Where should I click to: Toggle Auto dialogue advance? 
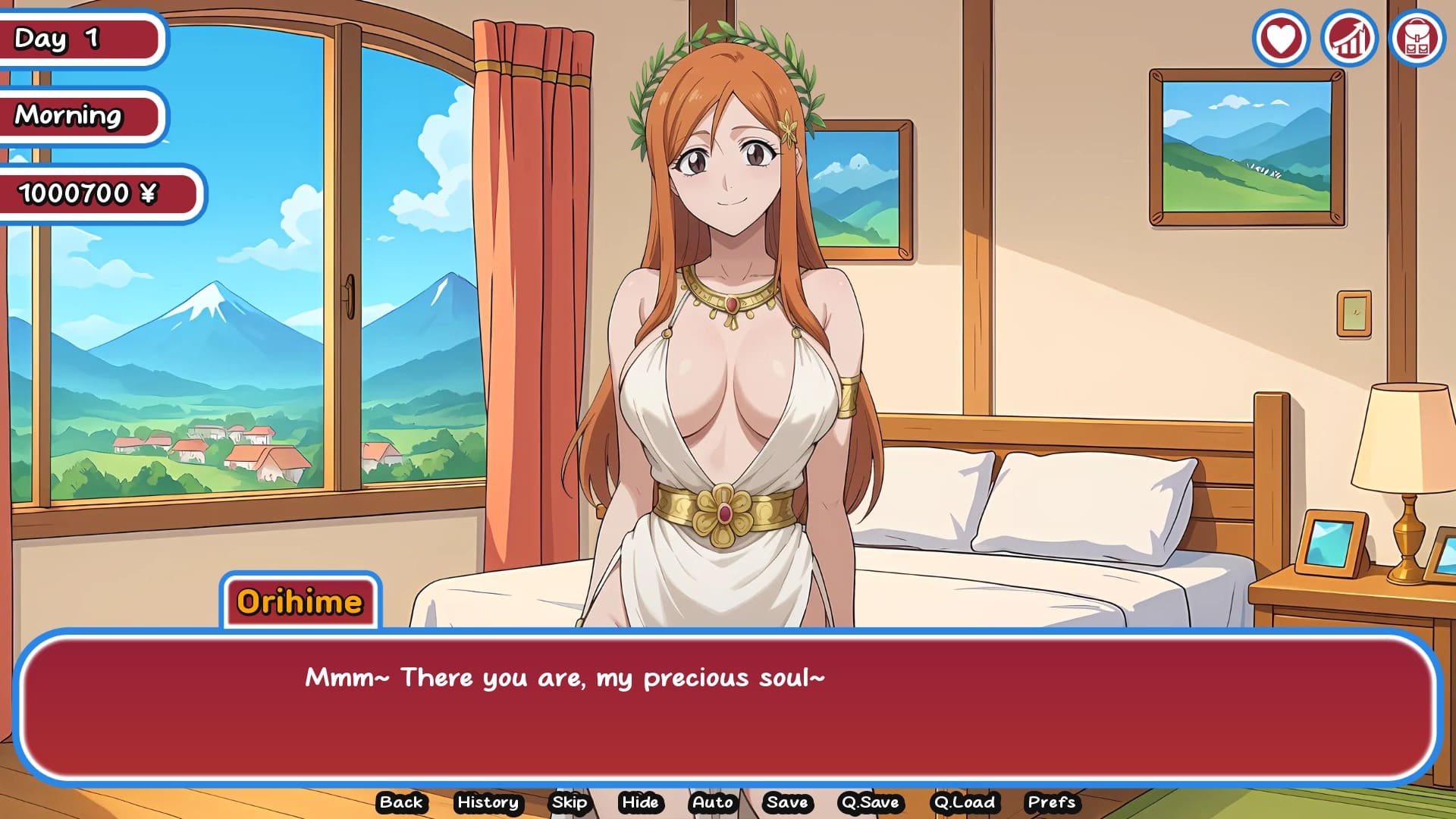pos(713,802)
